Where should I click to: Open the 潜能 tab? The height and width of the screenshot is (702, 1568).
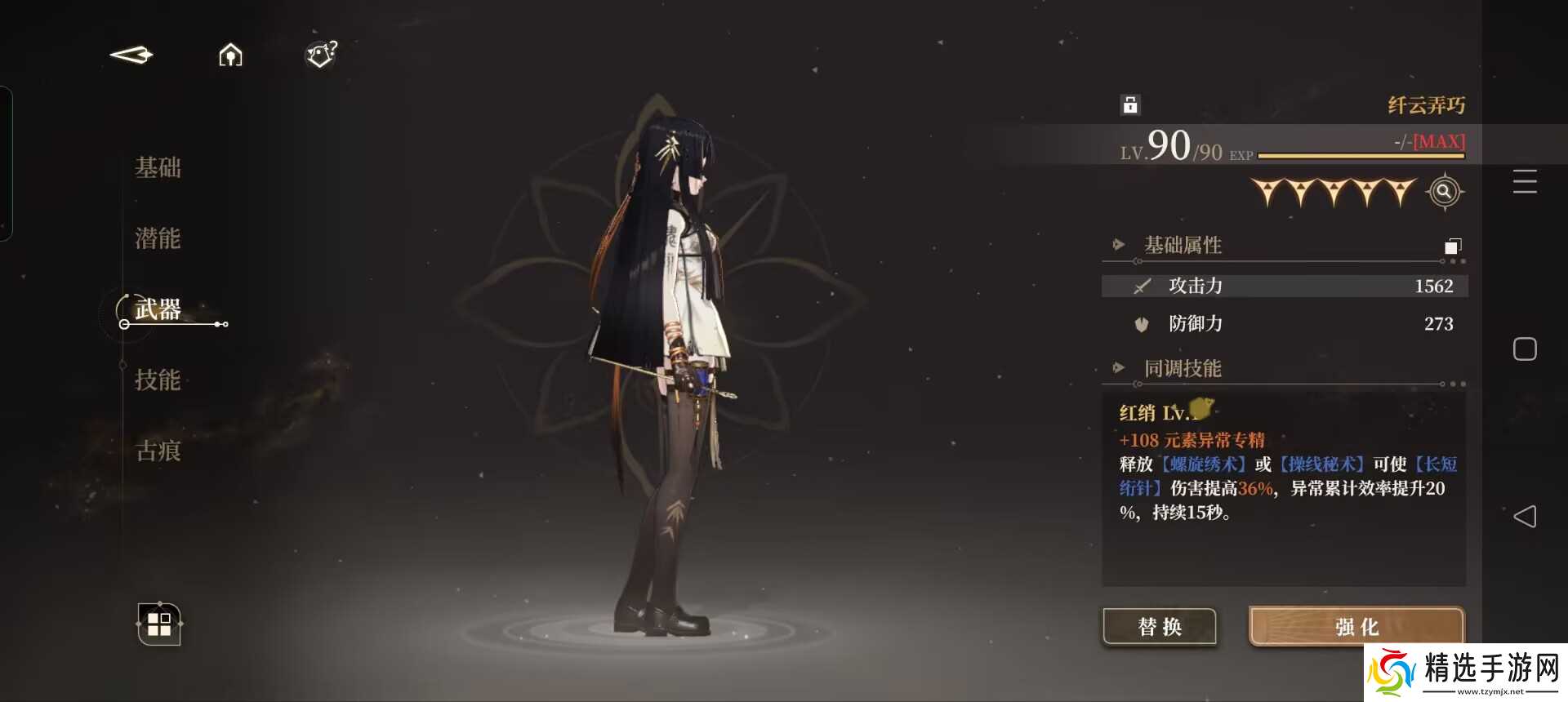tap(158, 238)
